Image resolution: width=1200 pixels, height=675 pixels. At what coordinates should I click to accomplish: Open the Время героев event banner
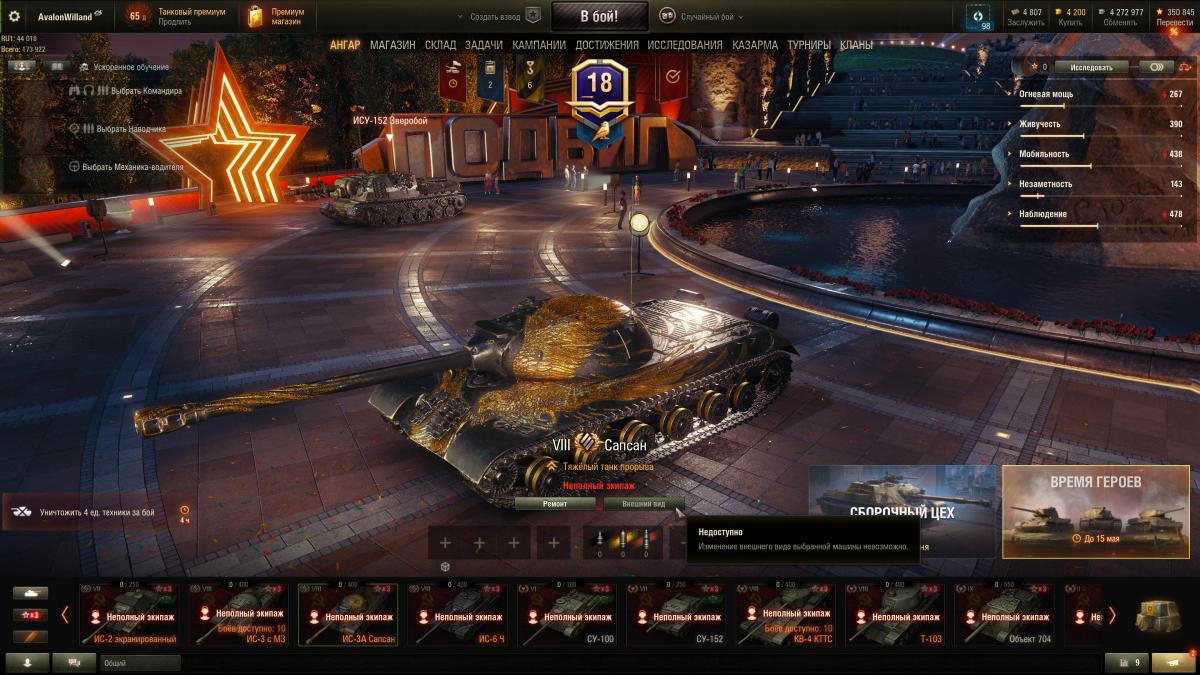[x=1096, y=510]
